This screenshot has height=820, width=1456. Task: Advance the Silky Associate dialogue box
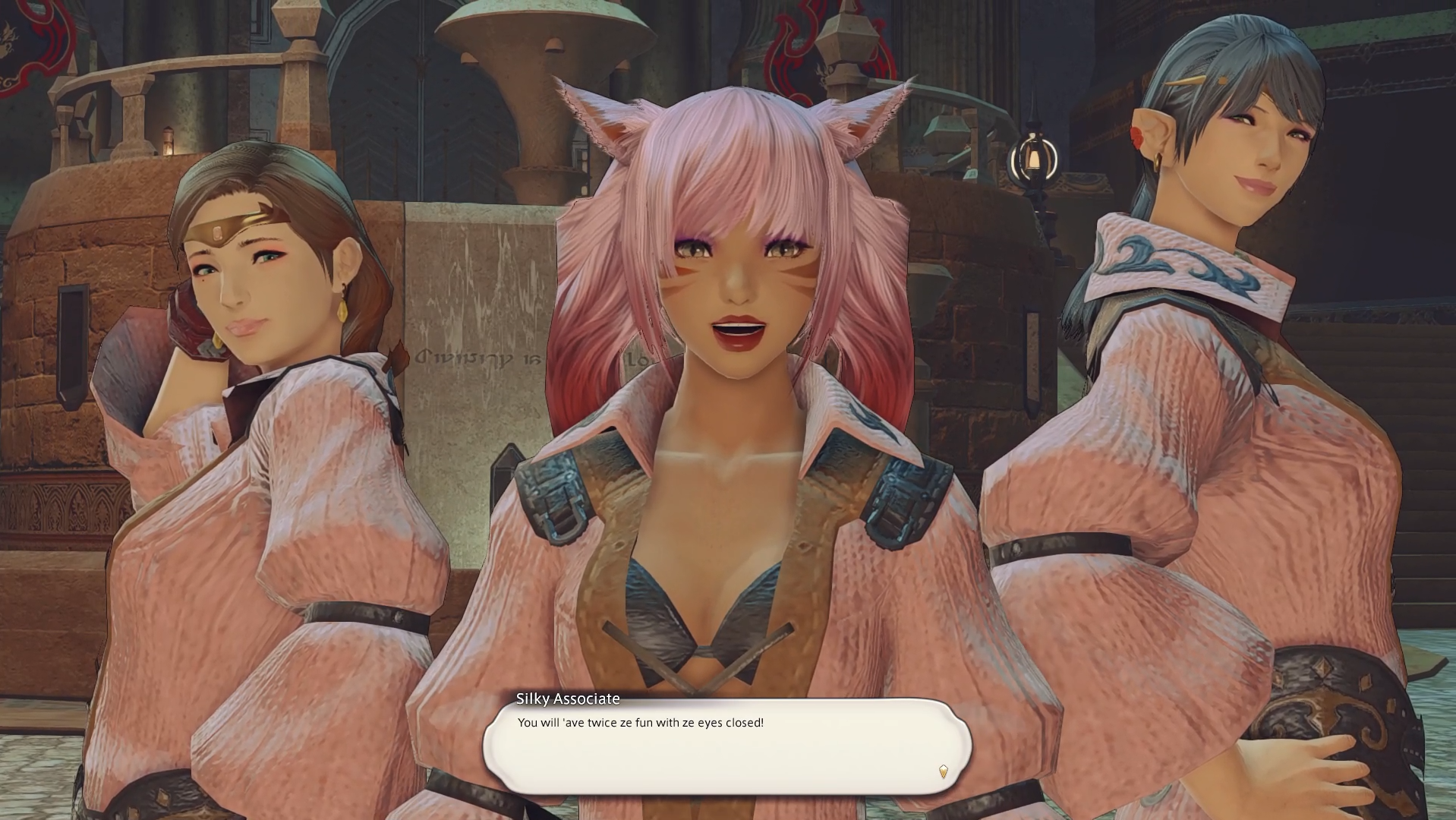726,746
